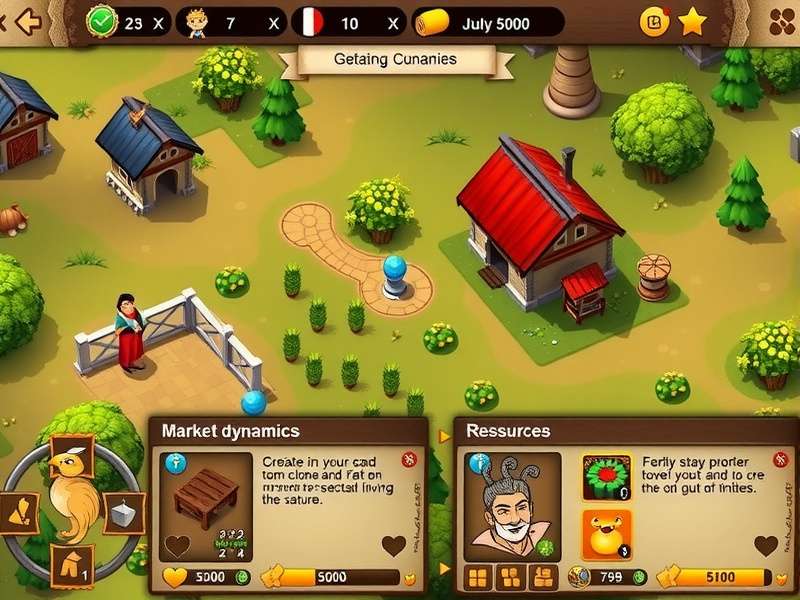This screenshot has height=600, width=800.
Task: Click the bottom wheel button marked 1
Action: [x=72, y=565]
